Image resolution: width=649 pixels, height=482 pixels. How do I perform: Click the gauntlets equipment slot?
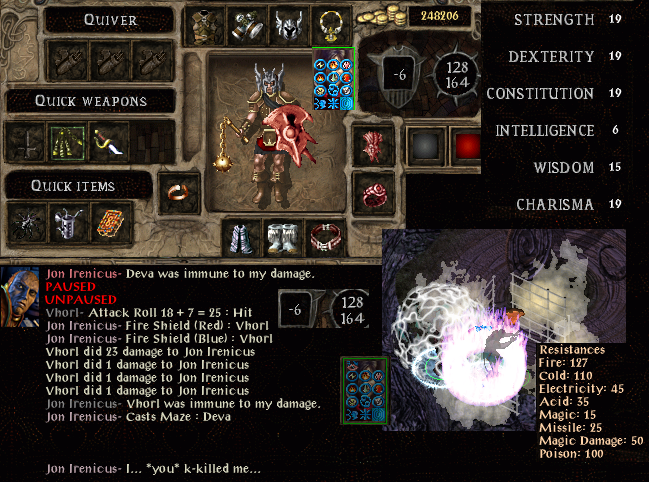pos(246,24)
